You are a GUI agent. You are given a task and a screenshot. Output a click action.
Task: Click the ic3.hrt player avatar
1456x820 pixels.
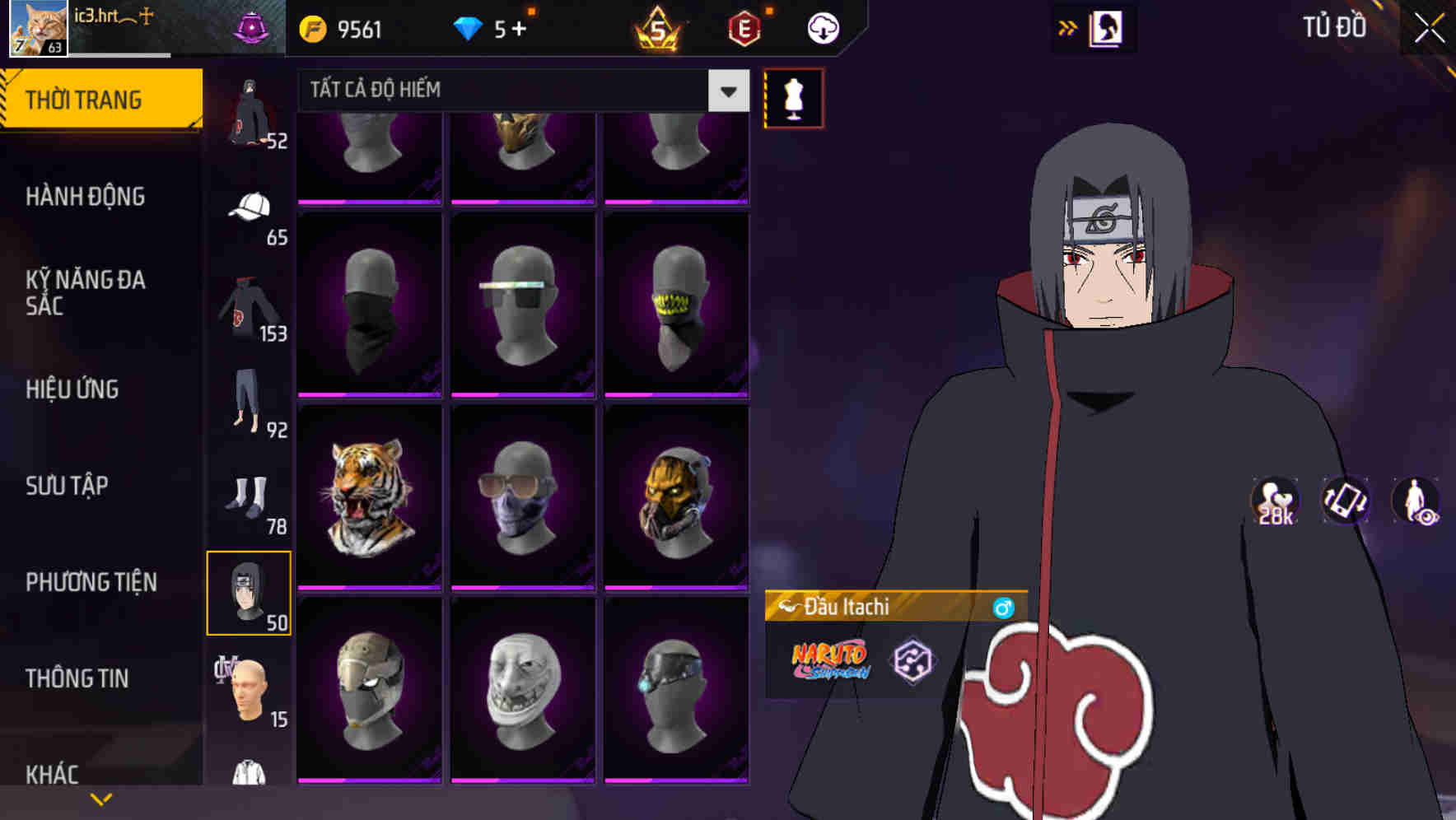[x=35, y=27]
